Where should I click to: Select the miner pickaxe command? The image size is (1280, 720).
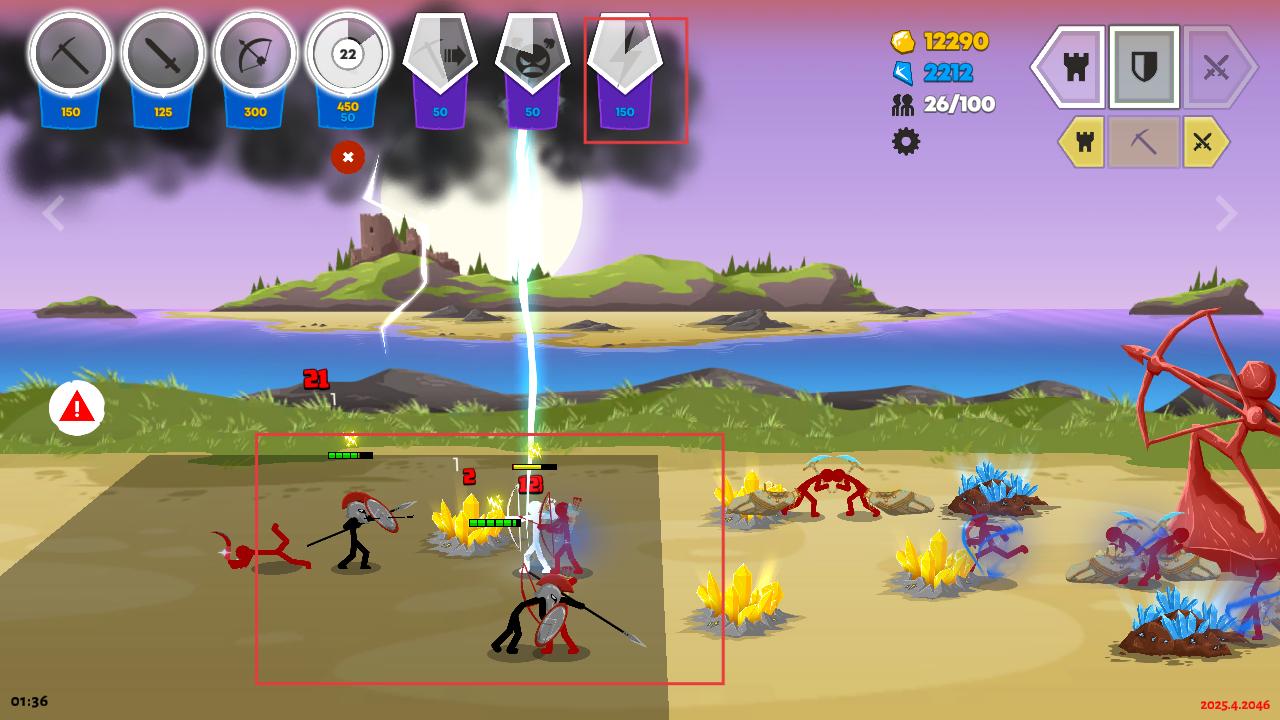(1143, 142)
